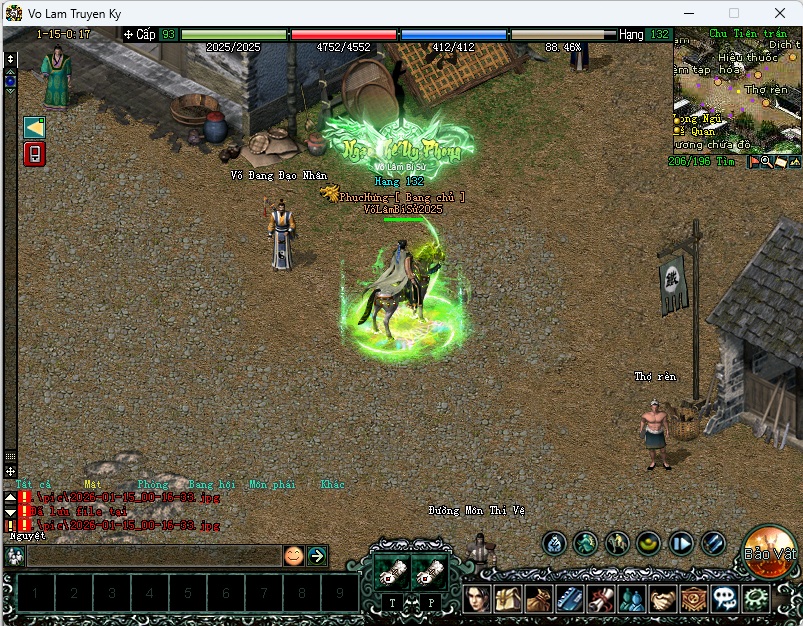The image size is (803, 626).
Task: Open the handshake trade icon
Action: point(663,599)
